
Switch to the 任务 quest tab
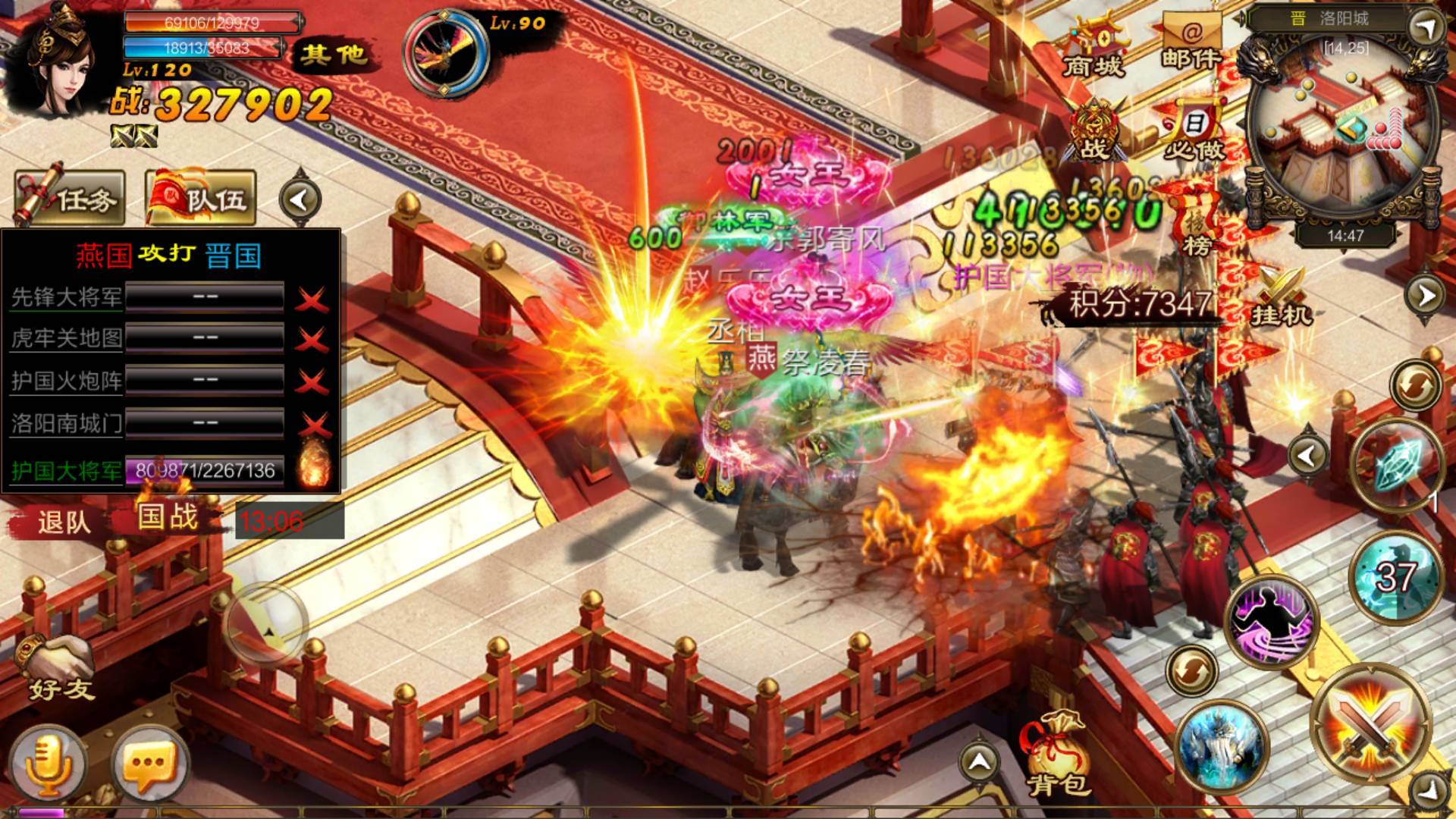(x=70, y=199)
